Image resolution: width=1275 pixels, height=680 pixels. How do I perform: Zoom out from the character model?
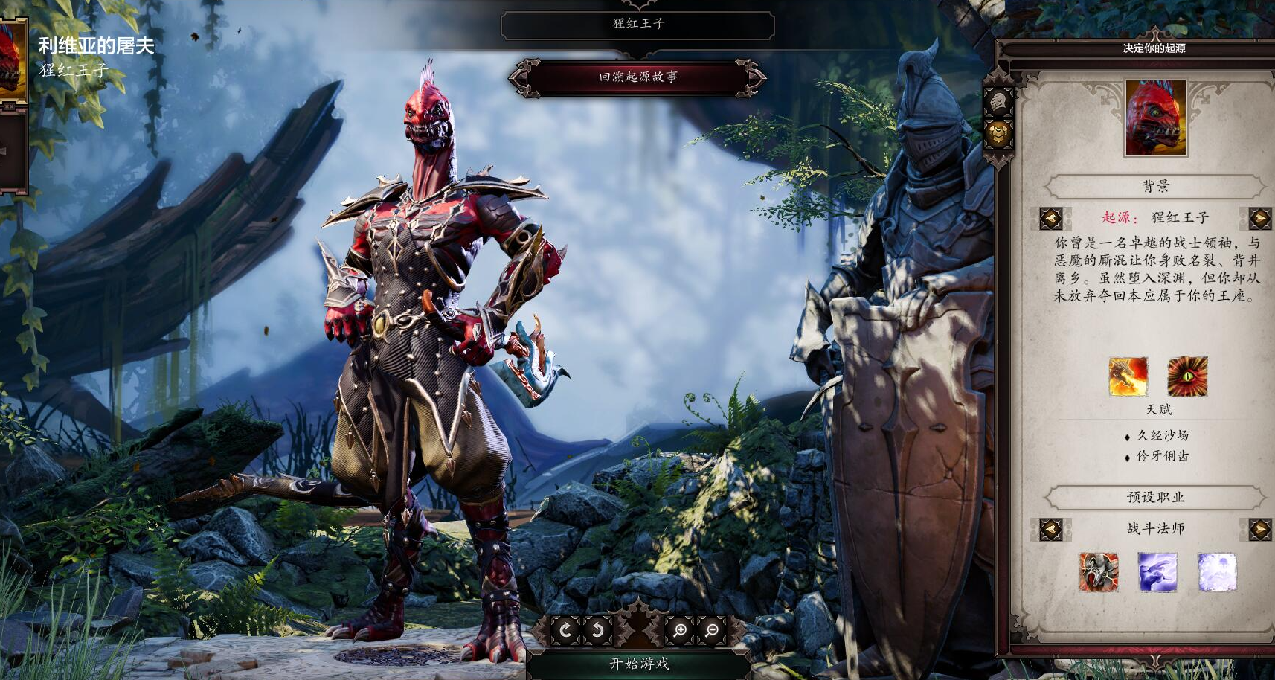coord(711,630)
